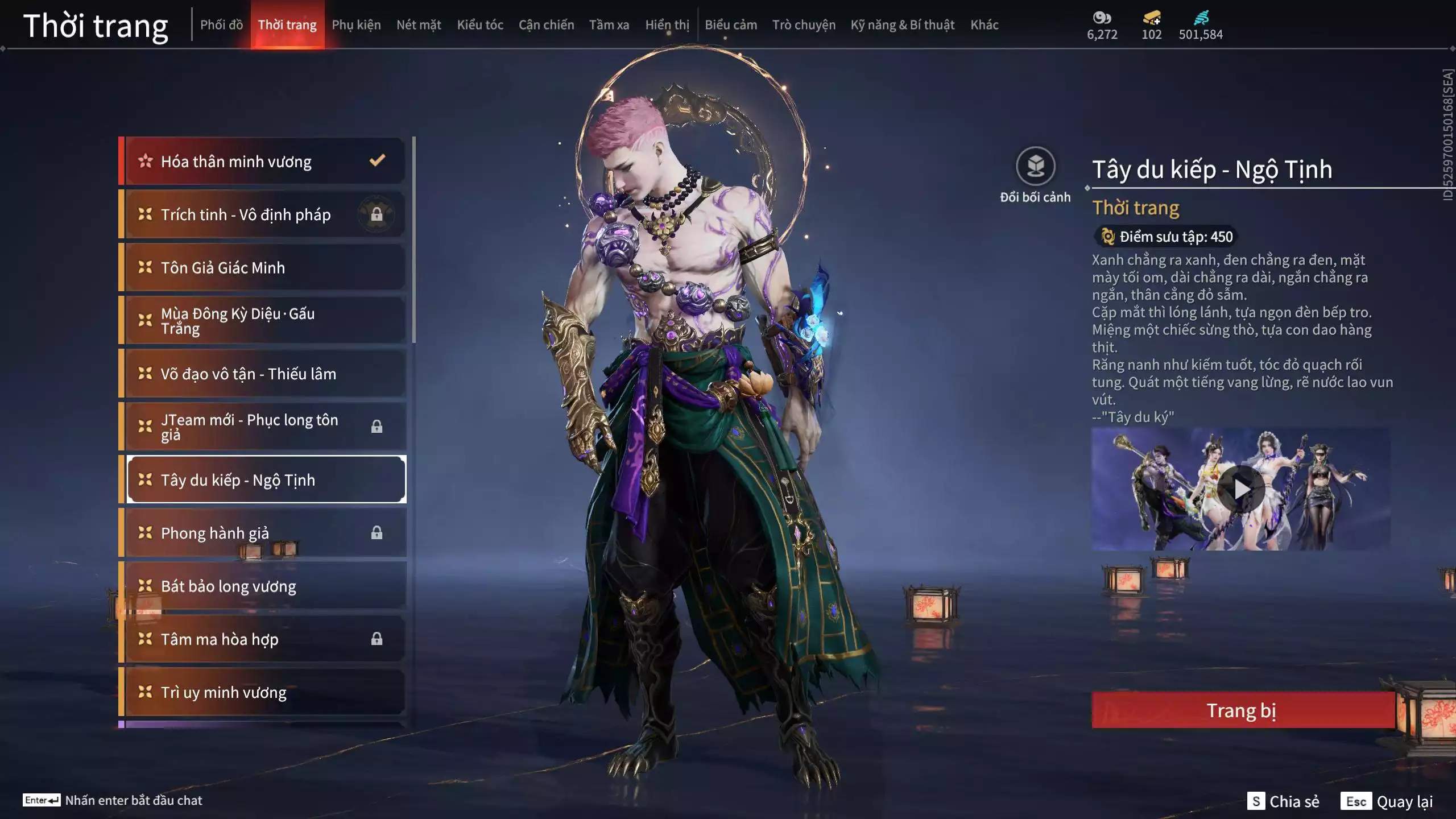1456x819 pixels.
Task: Open the Phụ kiện tab
Action: coord(356,25)
